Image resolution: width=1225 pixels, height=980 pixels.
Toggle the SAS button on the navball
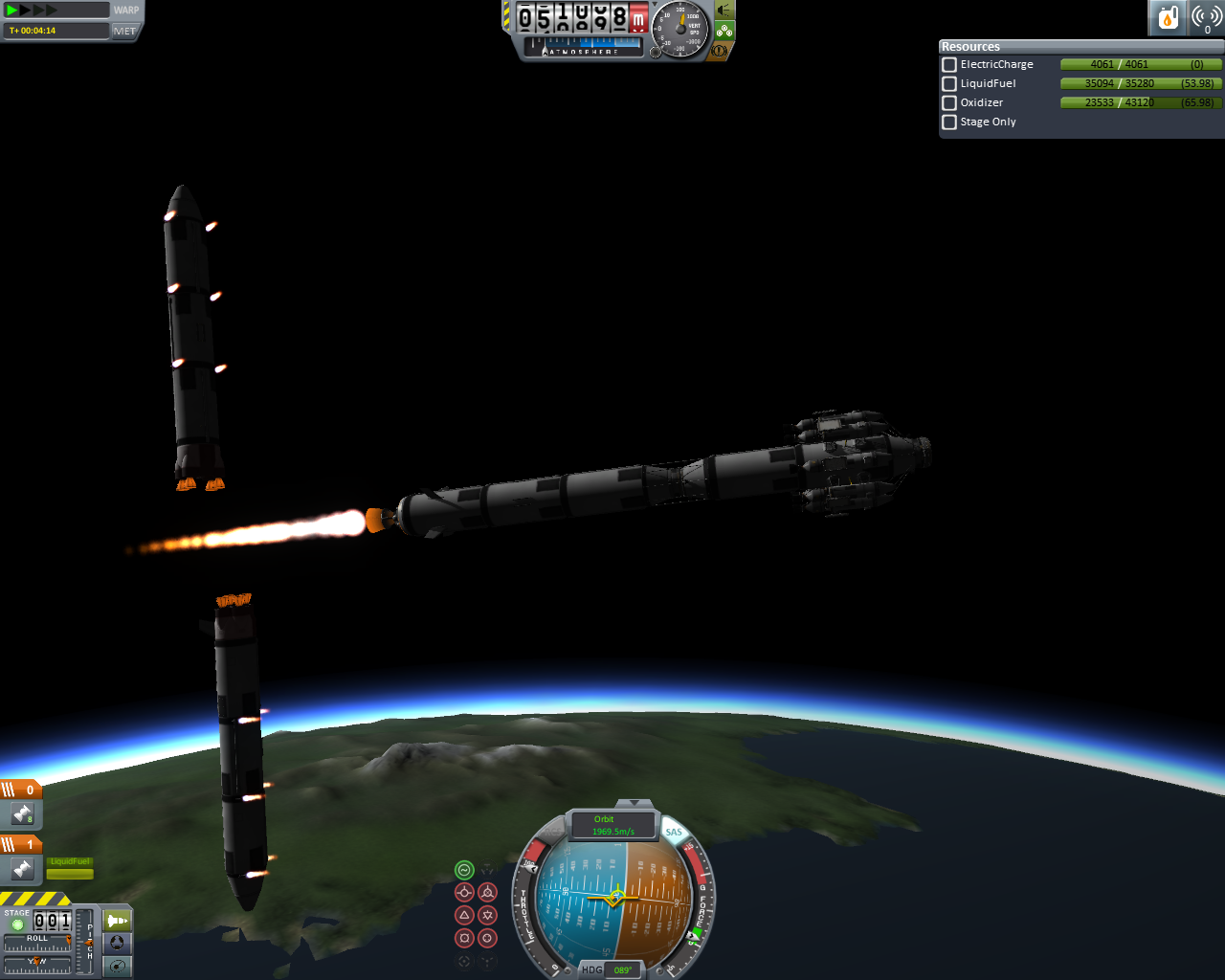click(675, 832)
